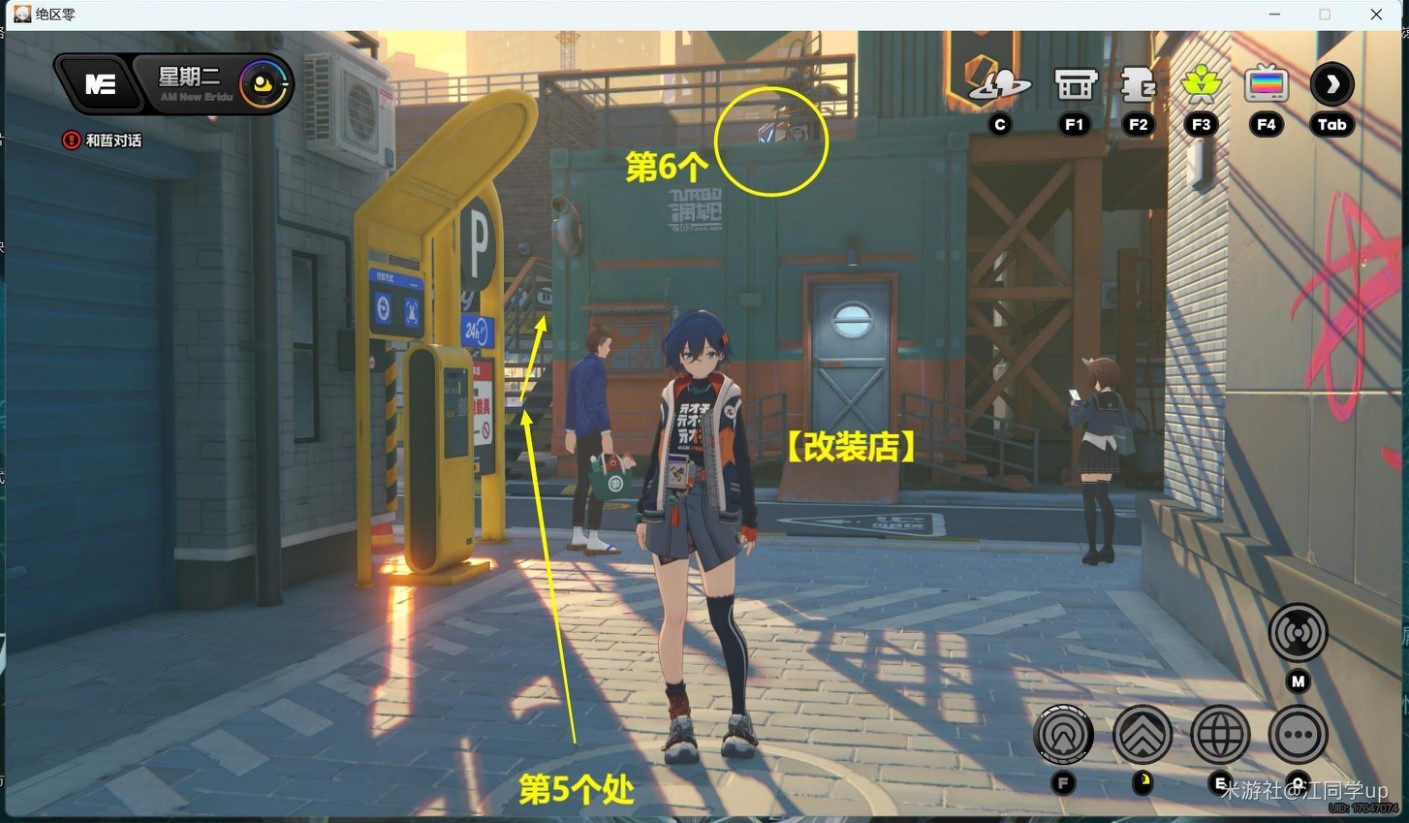This screenshot has height=823, width=1409.
Task: Open the ME profile menu button
Action: pos(100,84)
